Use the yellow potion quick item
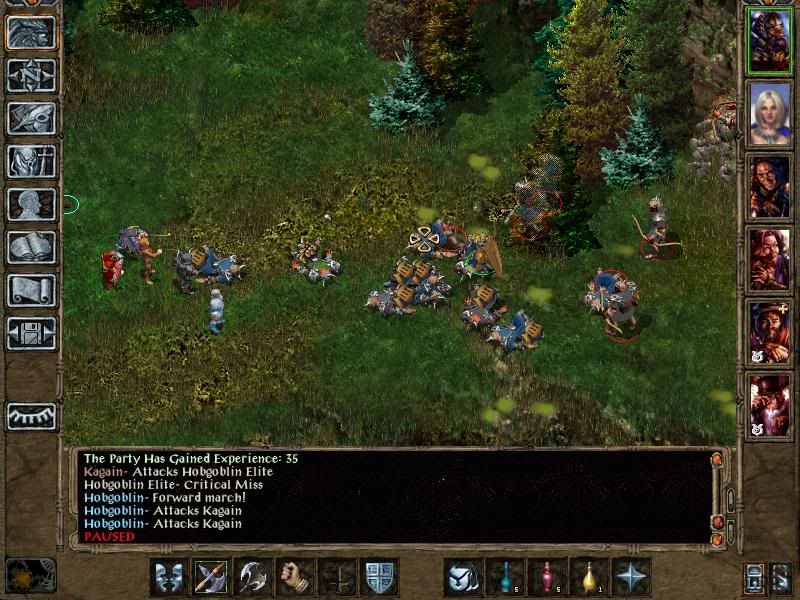The image size is (800, 600). coord(589,577)
